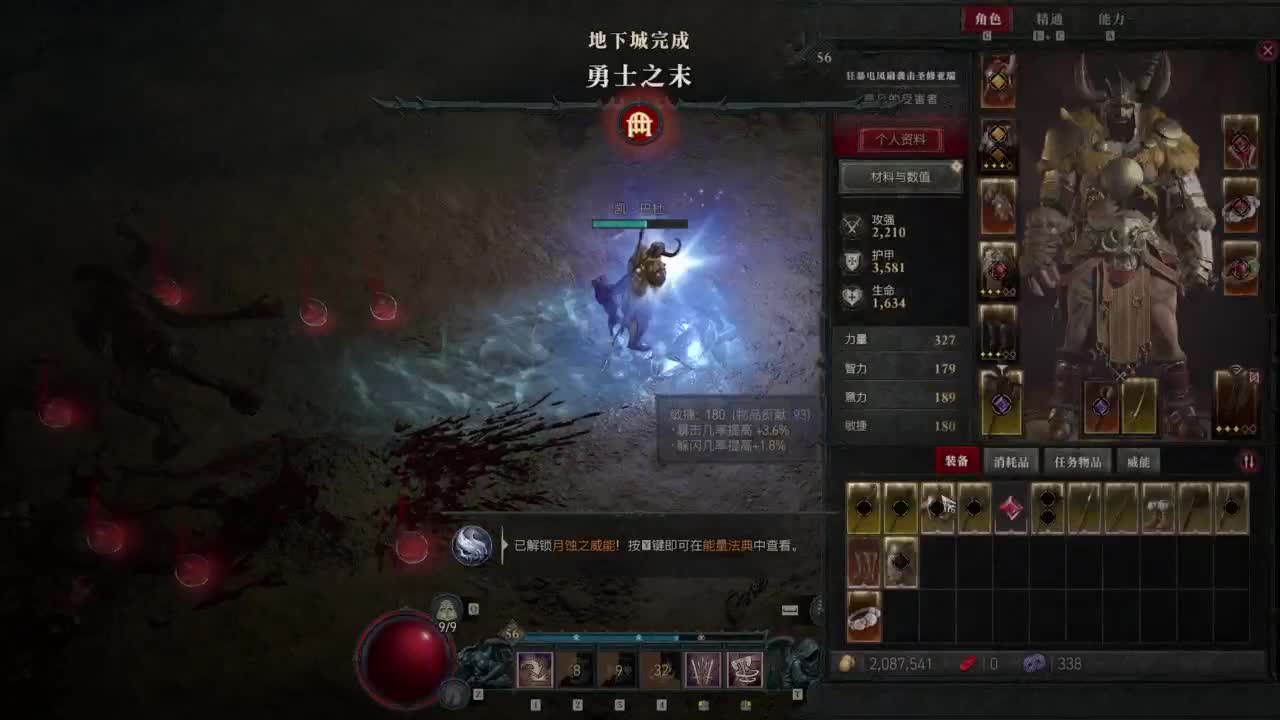The image size is (1280, 720).
Task: Switch to the 精通 tab
Action: pos(1050,19)
